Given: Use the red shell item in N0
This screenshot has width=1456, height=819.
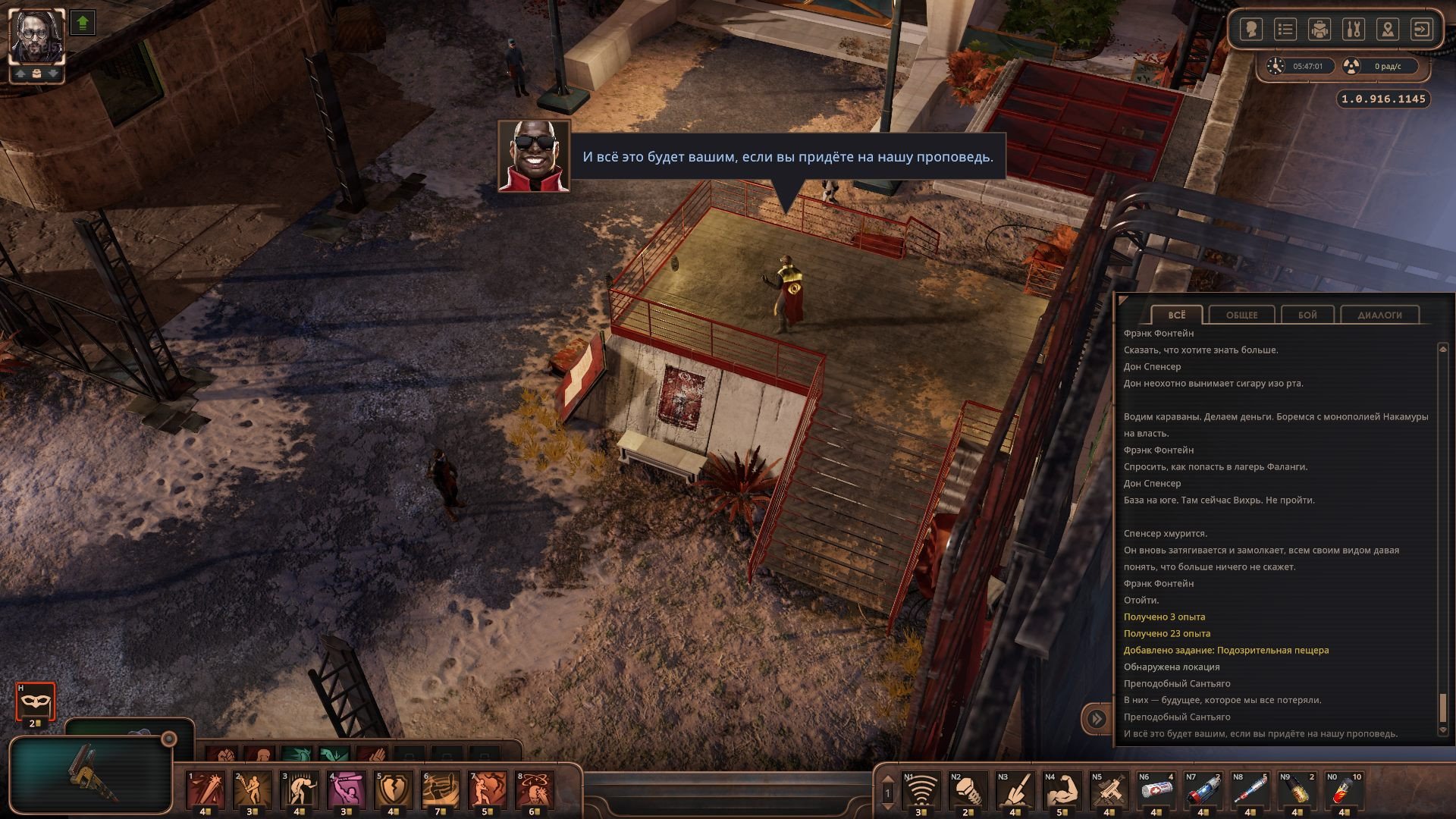Looking at the screenshot, I should [1344, 790].
